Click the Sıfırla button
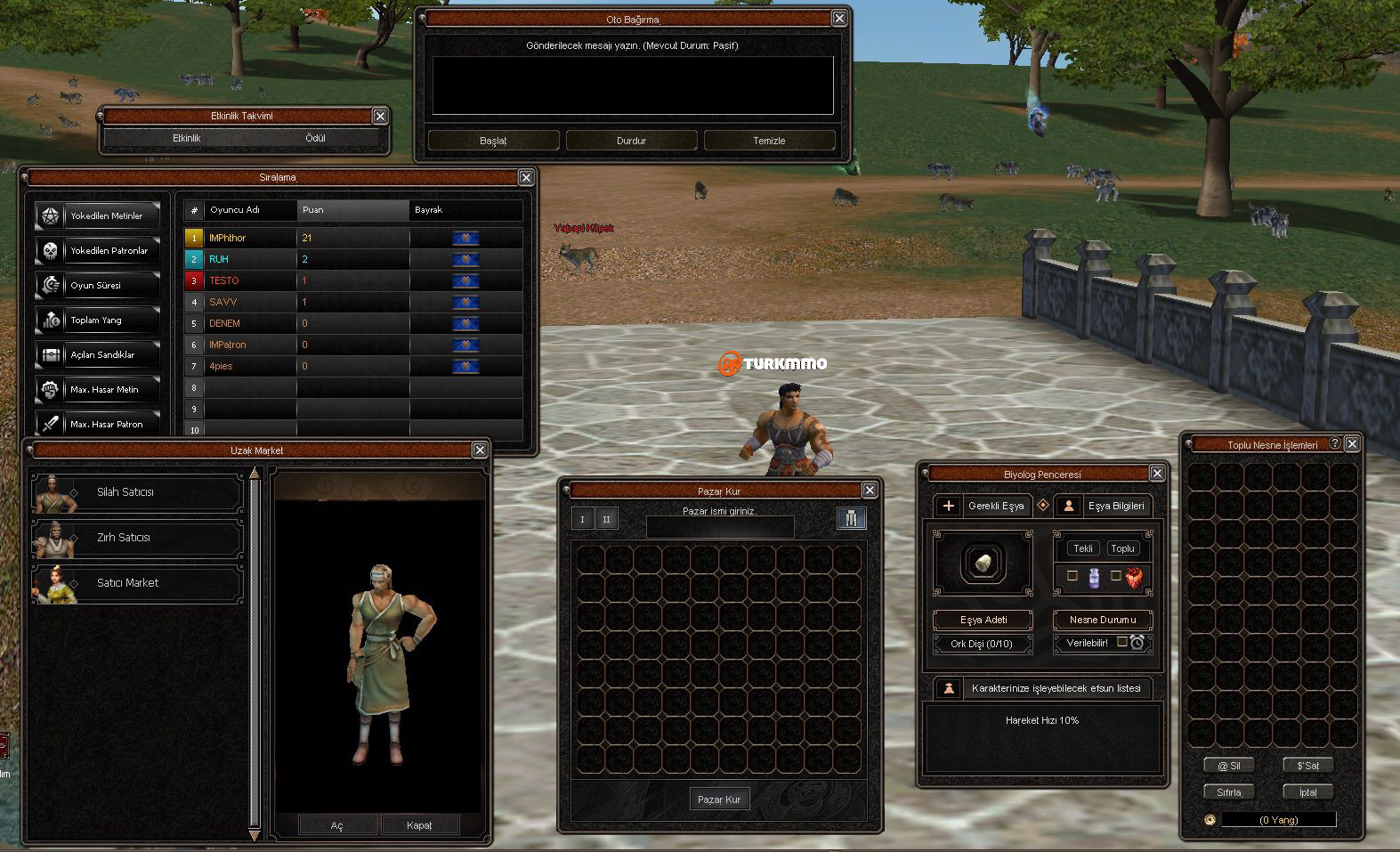Screen dimensions: 1400x852 (x=1228, y=791)
